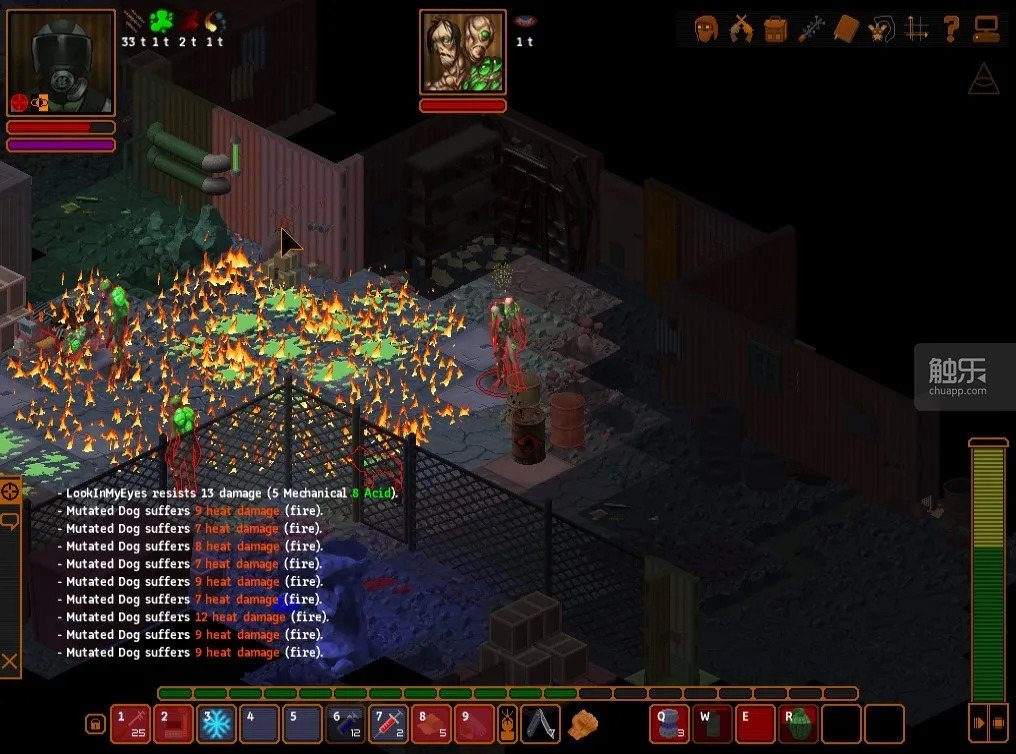Image resolution: width=1016 pixels, height=754 pixels.
Task: Open the character sheet head icon
Action: pos(706,28)
